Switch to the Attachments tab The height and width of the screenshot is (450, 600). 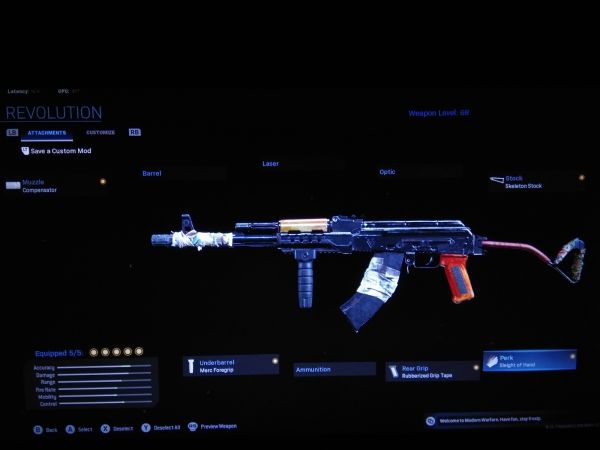[x=47, y=132]
